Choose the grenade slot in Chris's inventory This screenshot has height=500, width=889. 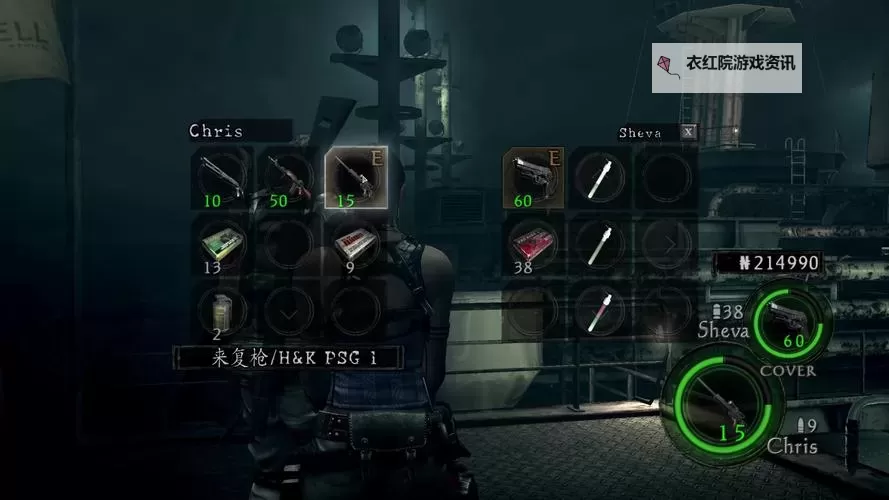[223, 308]
